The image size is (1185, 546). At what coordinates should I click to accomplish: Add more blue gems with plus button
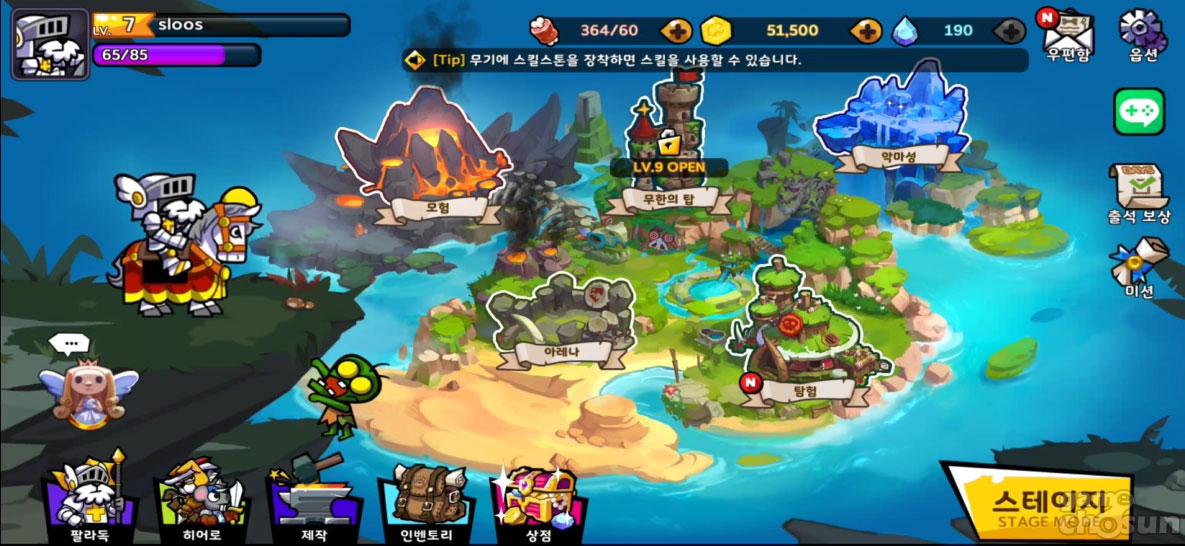coord(1012,31)
